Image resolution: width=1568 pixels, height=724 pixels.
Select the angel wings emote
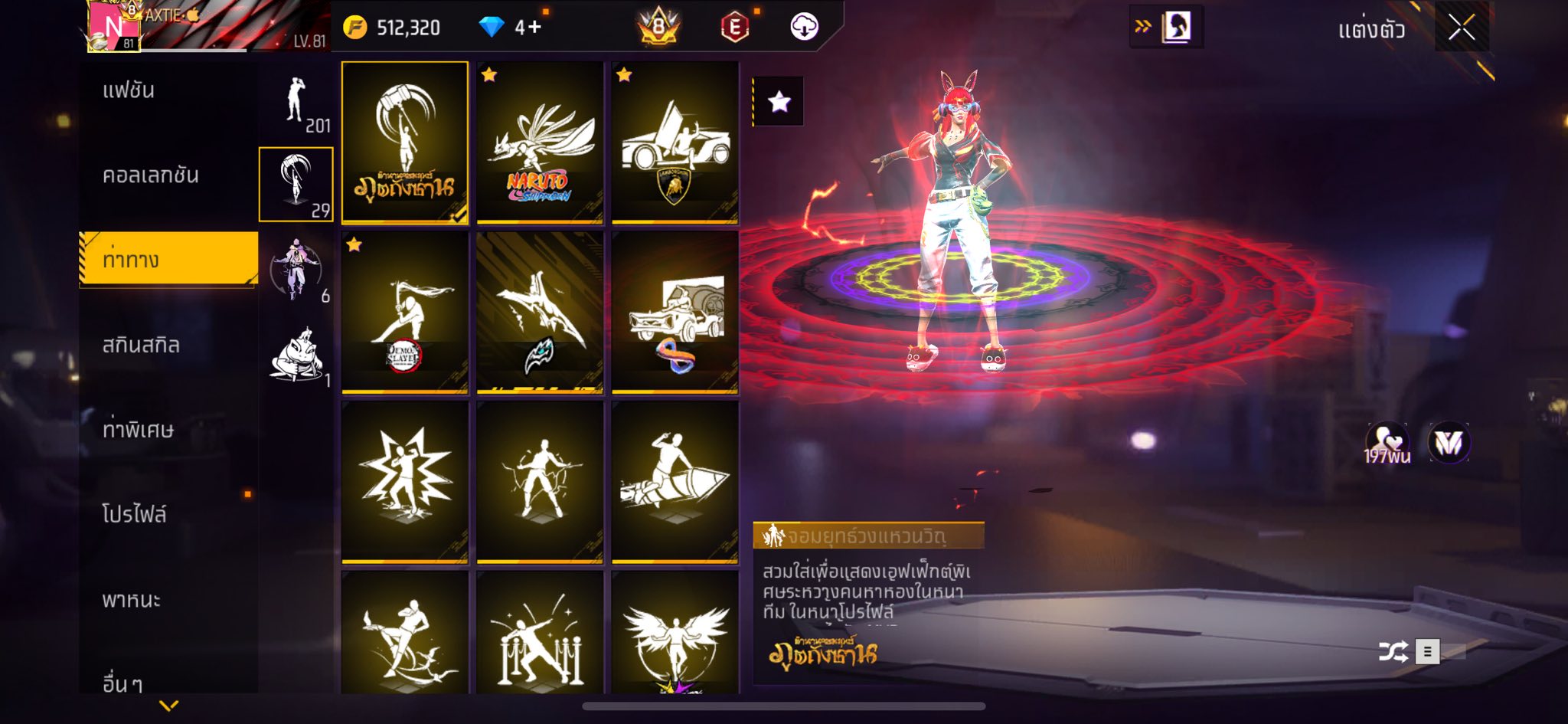pyautogui.click(x=675, y=633)
